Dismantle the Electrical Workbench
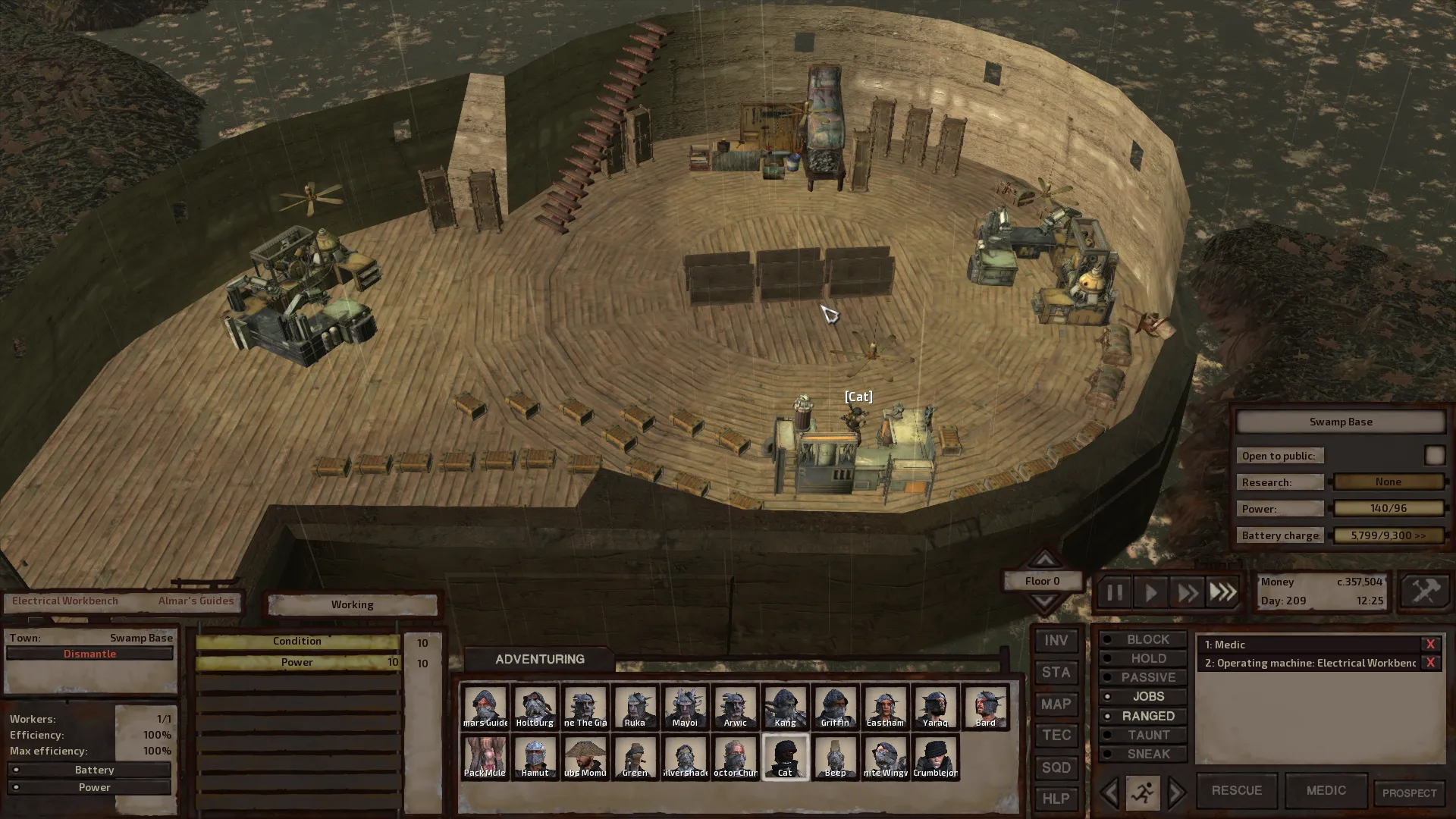 click(x=89, y=654)
